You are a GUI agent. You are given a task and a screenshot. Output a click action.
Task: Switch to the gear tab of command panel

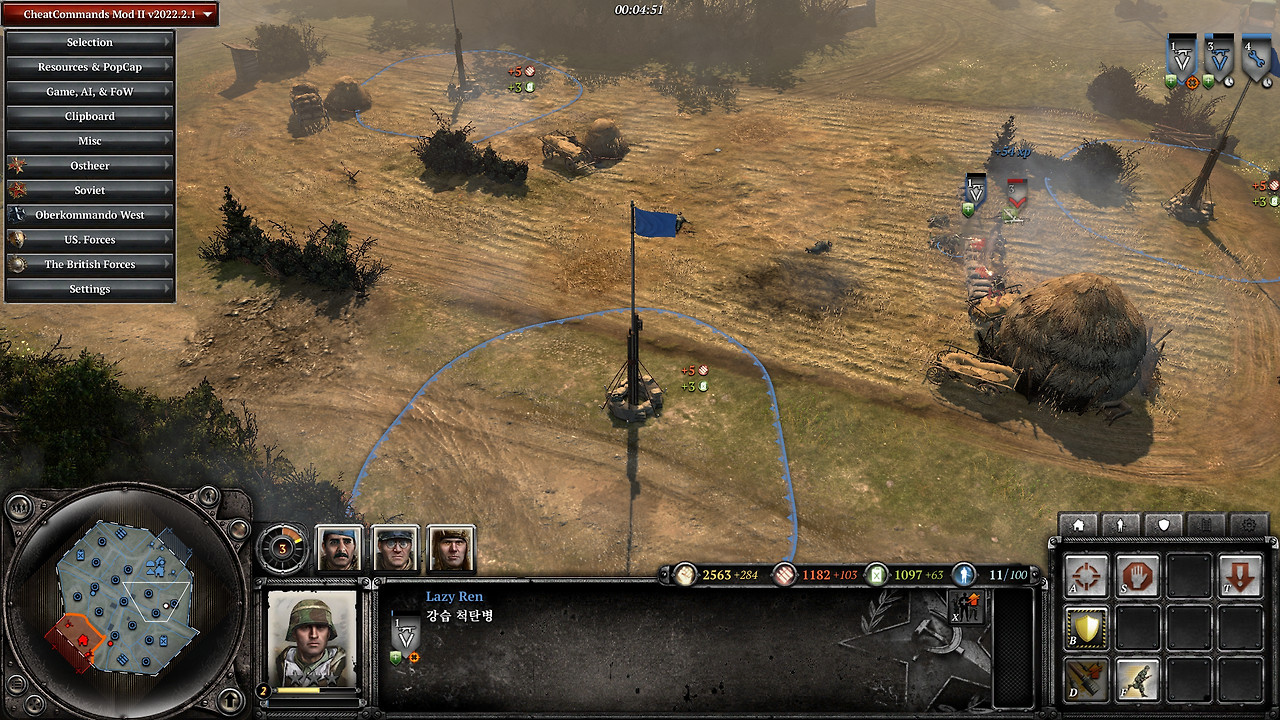click(1249, 524)
